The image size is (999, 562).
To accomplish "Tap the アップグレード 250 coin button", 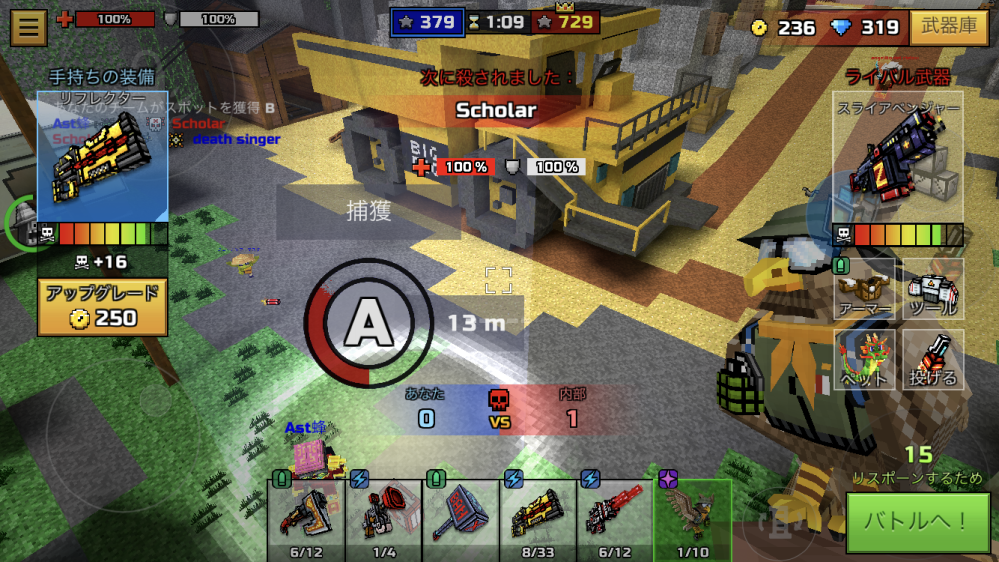I will pos(102,307).
